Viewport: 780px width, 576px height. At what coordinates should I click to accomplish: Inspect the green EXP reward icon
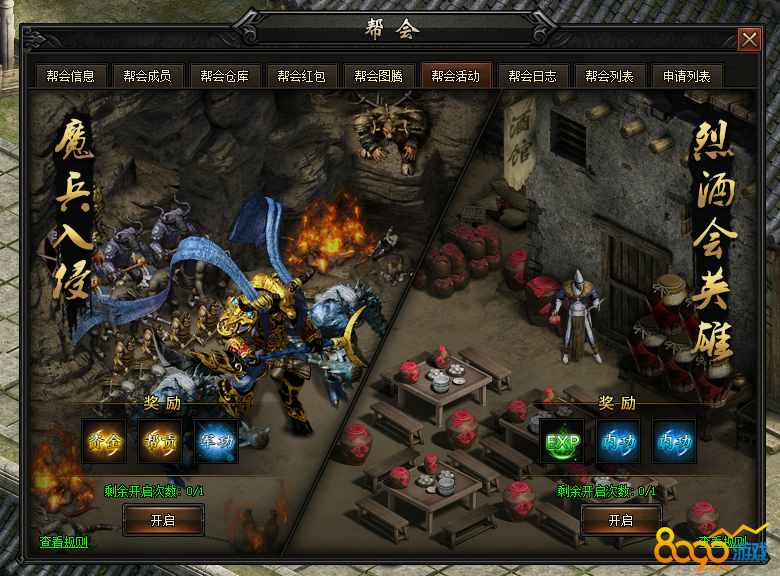click(x=562, y=442)
